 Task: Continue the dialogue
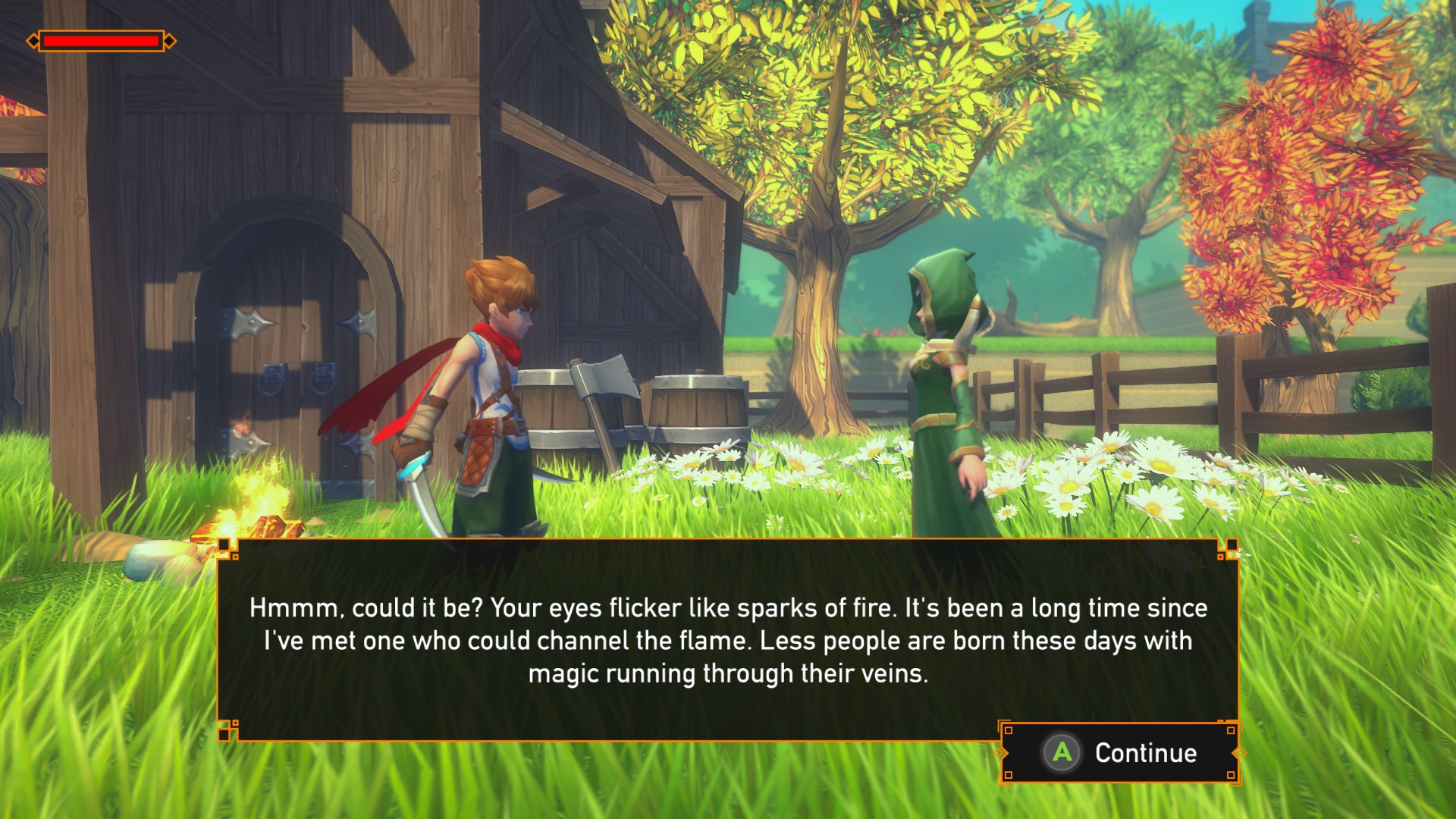[1121, 752]
